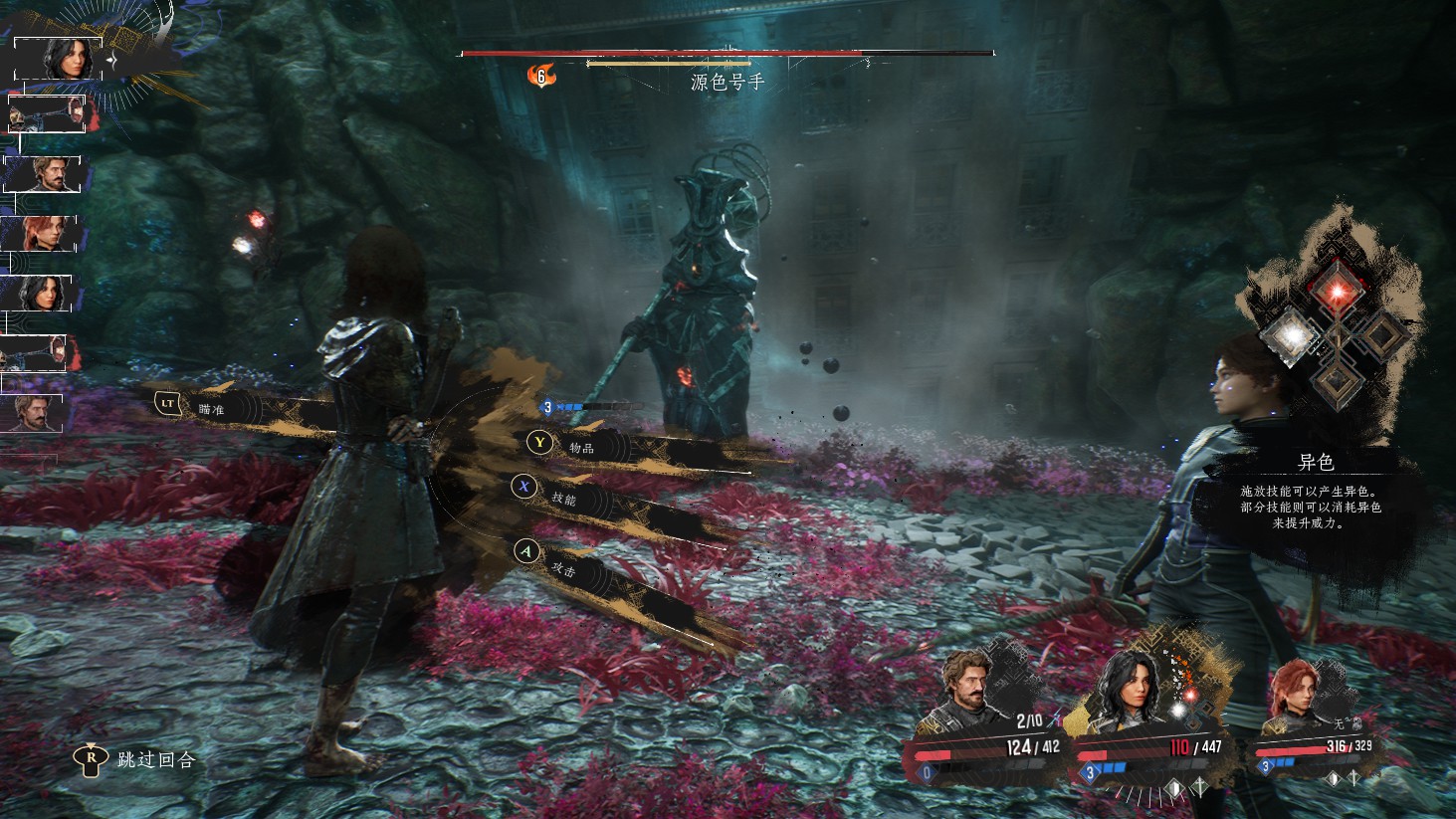Open the 物品 items menu
This screenshot has height=819, width=1456.
(579, 447)
